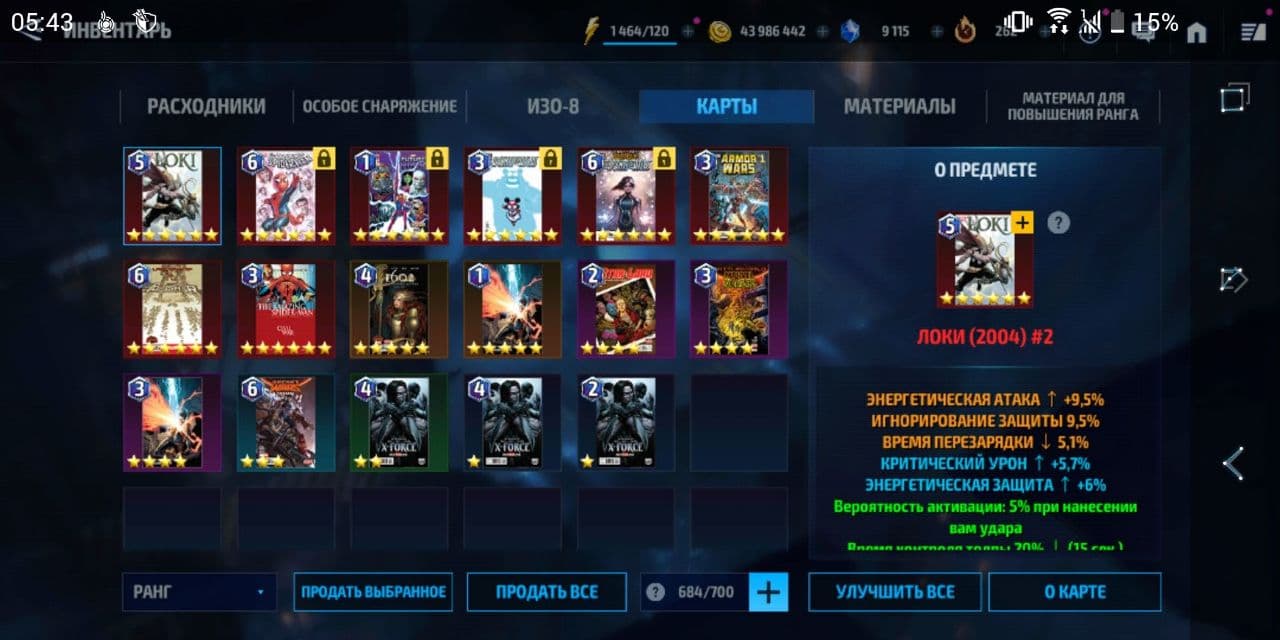
Task: Open help icon beside the Loki preview
Action: pyautogui.click(x=1058, y=223)
